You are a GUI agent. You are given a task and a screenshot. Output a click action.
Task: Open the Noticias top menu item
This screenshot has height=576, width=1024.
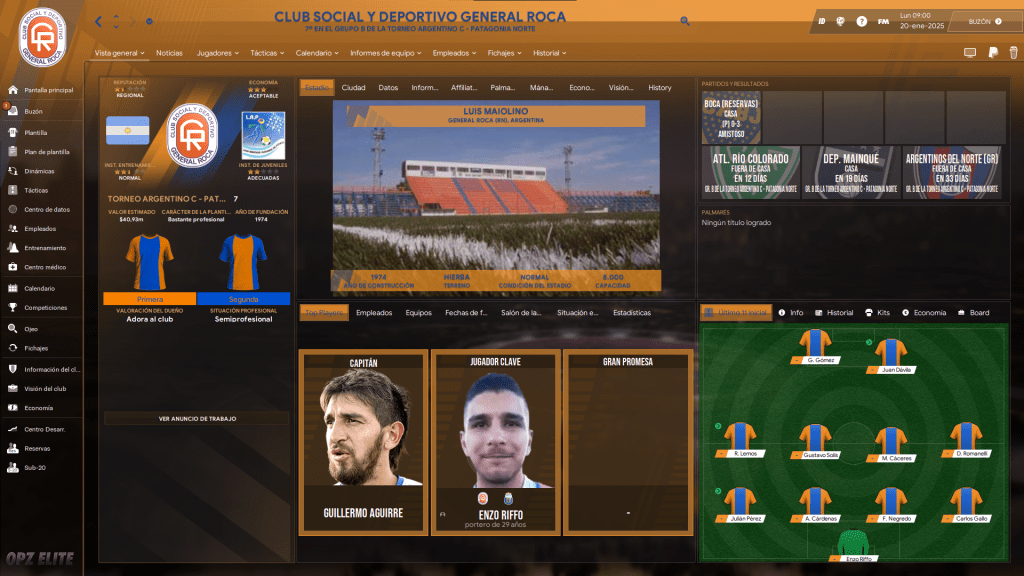169,52
